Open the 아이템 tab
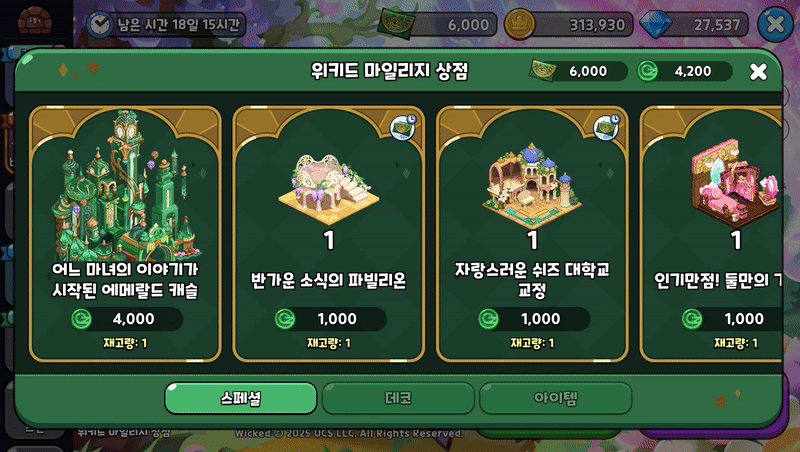The image size is (800, 452). click(x=555, y=398)
